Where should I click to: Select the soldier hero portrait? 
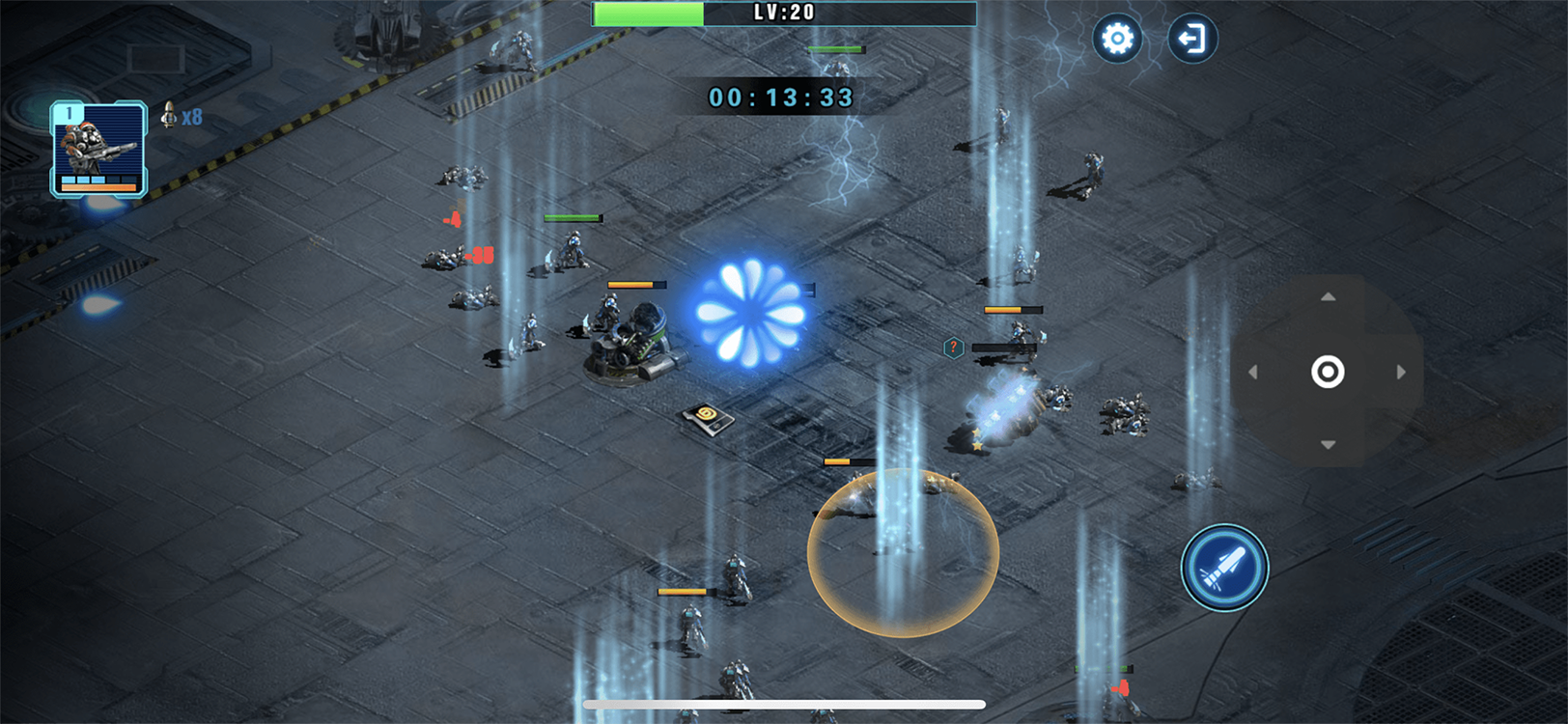[98, 149]
